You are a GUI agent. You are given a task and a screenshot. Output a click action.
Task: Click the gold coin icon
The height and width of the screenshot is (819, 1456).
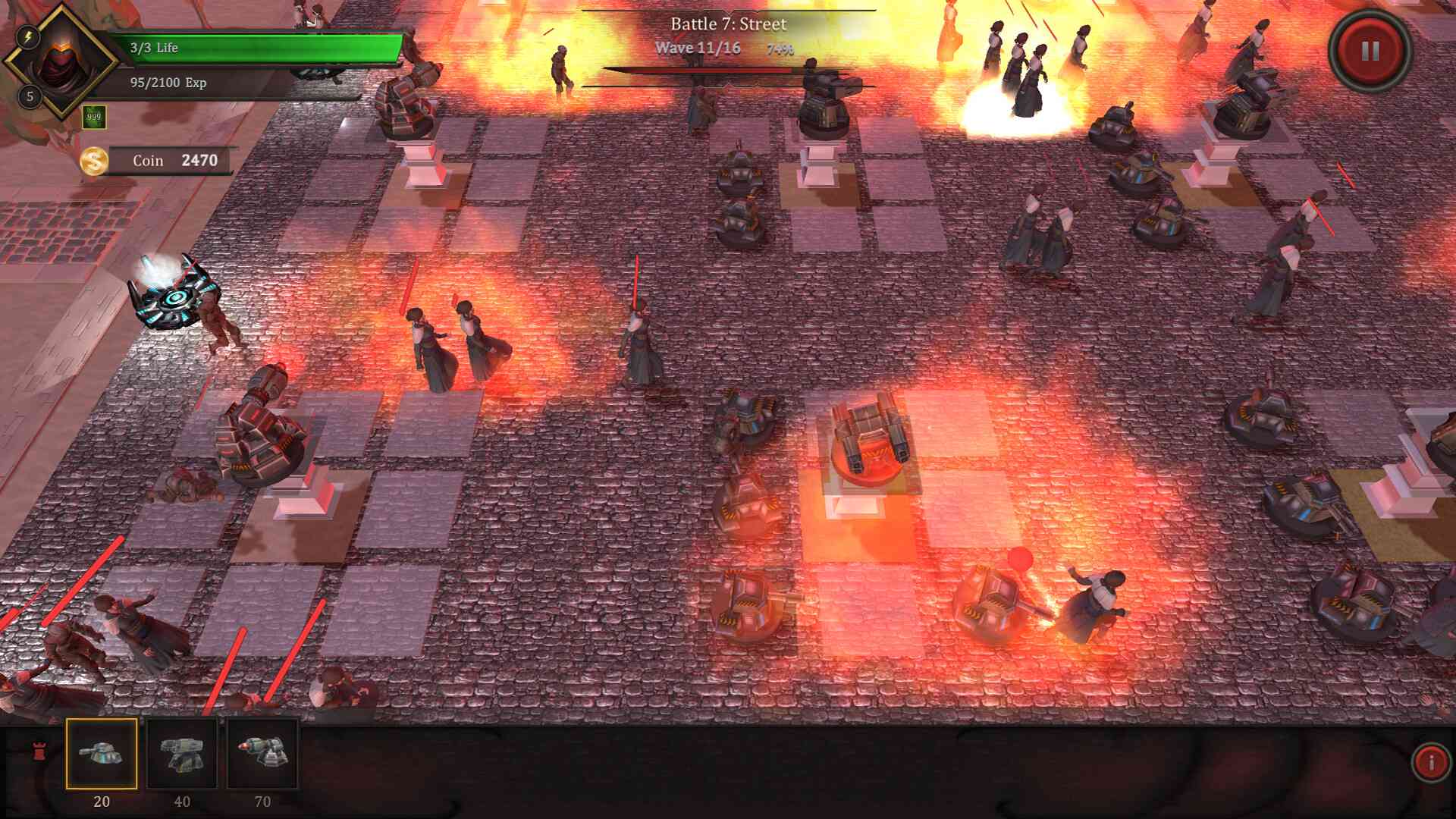tap(93, 160)
